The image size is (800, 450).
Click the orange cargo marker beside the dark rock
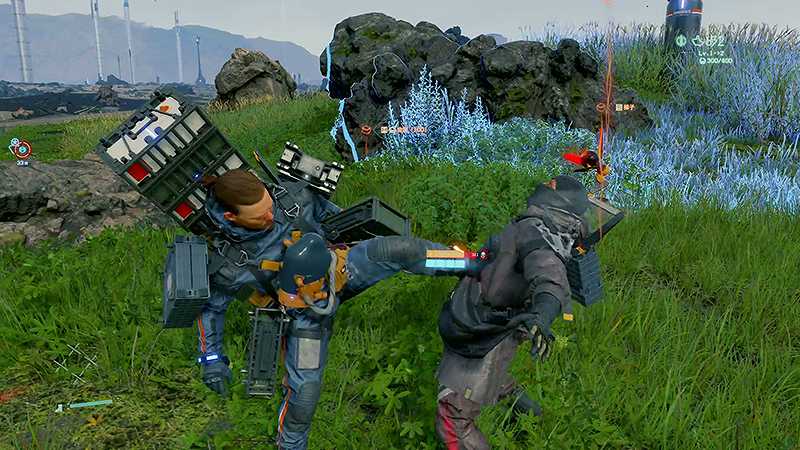[x=366, y=130]
